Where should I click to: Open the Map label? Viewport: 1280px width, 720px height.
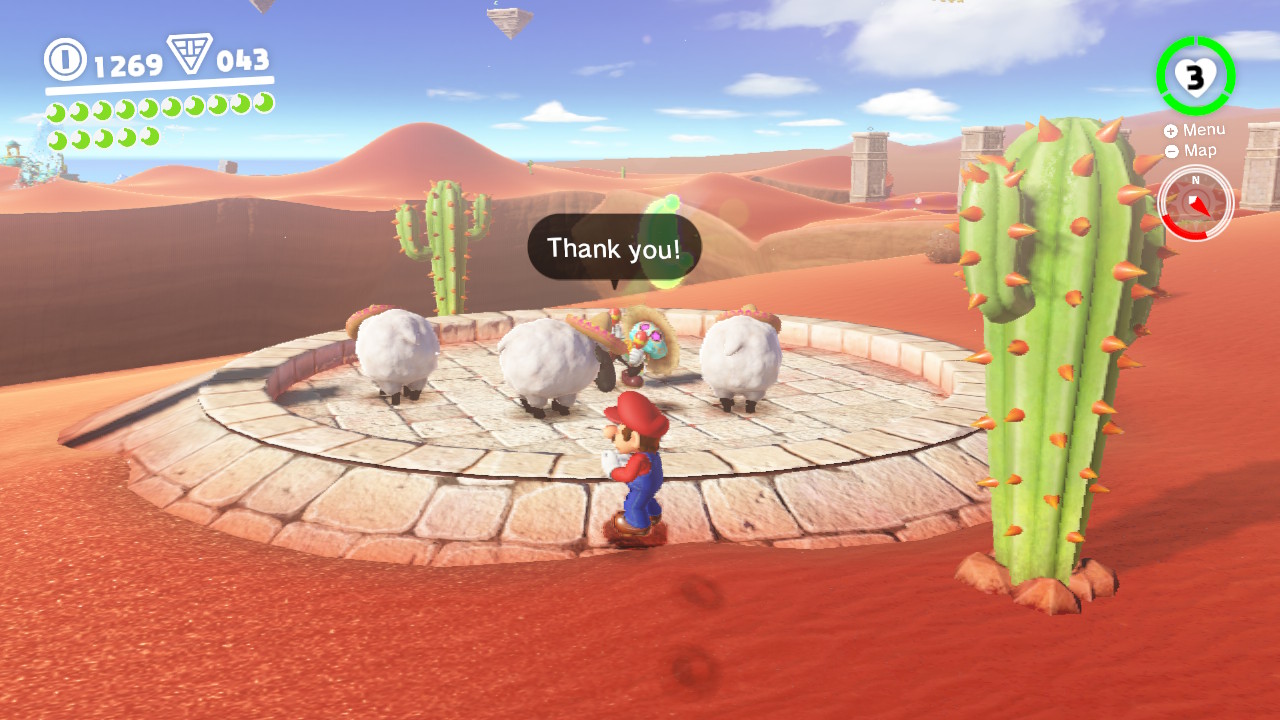(x=1201, y=150)
